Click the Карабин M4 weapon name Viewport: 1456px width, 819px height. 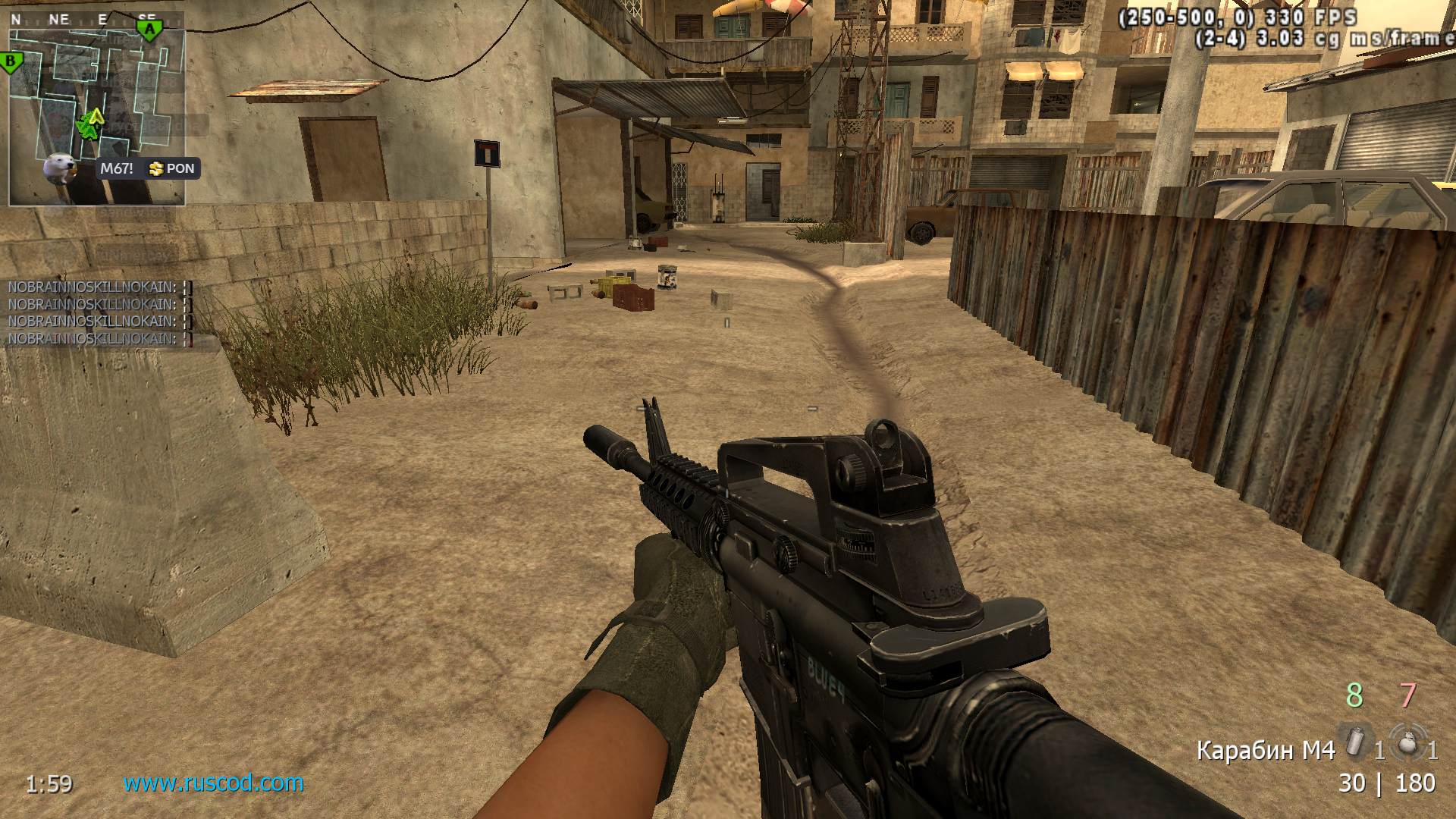pyautogui.click(x=1265, y=750)
